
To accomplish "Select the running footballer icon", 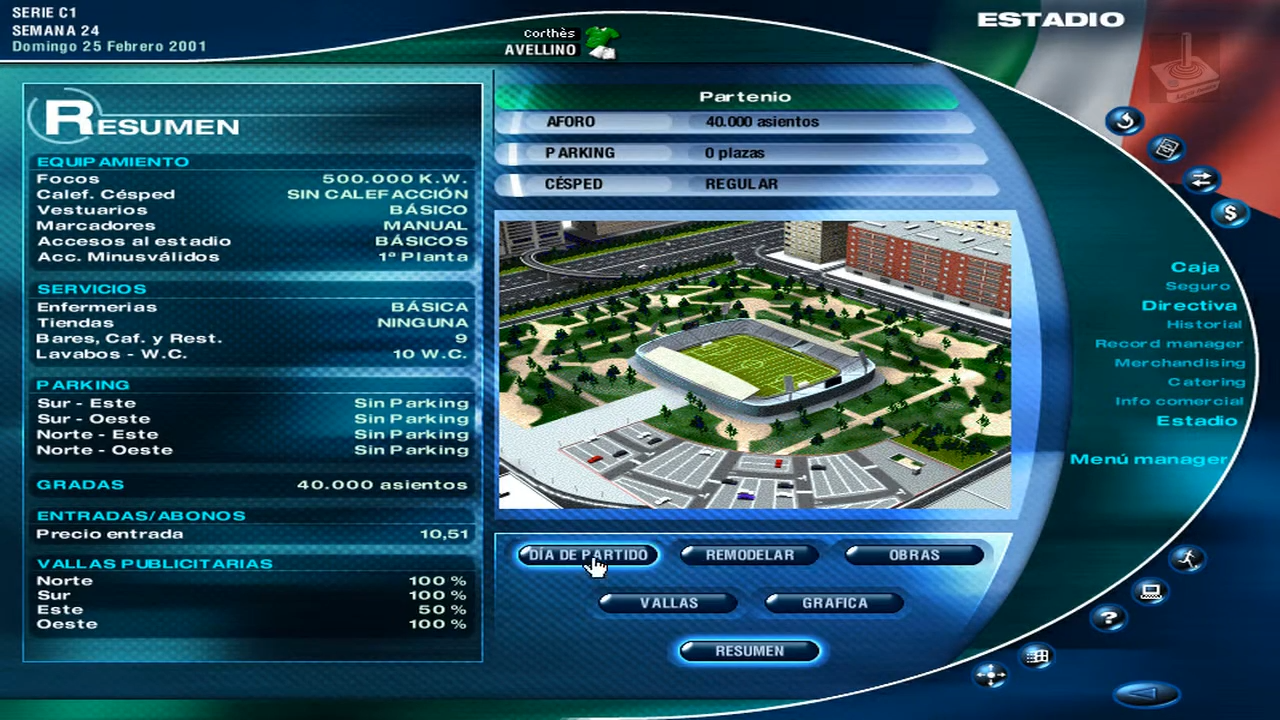I will coord(1189,560).
